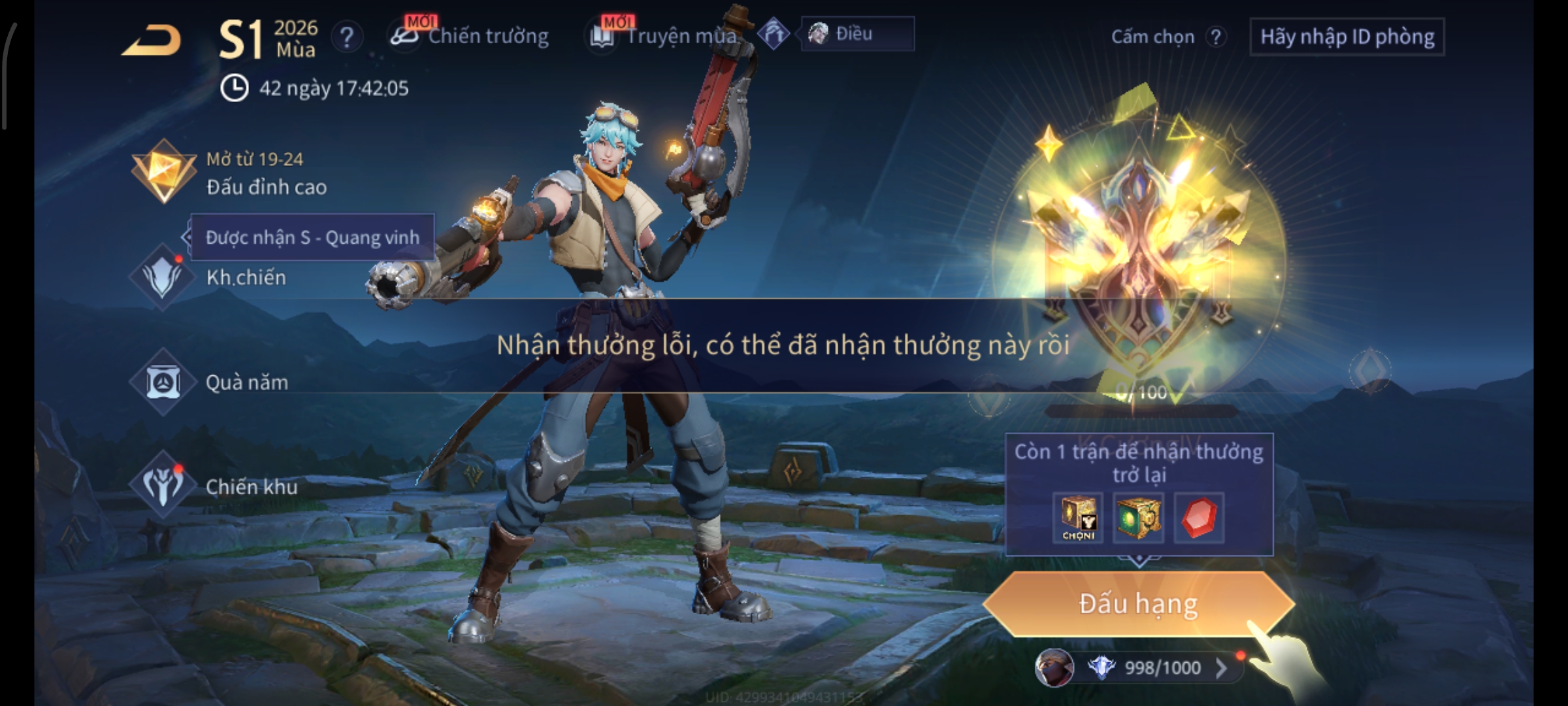Select the Điều player tag
1568x706 pixels.
856,34
